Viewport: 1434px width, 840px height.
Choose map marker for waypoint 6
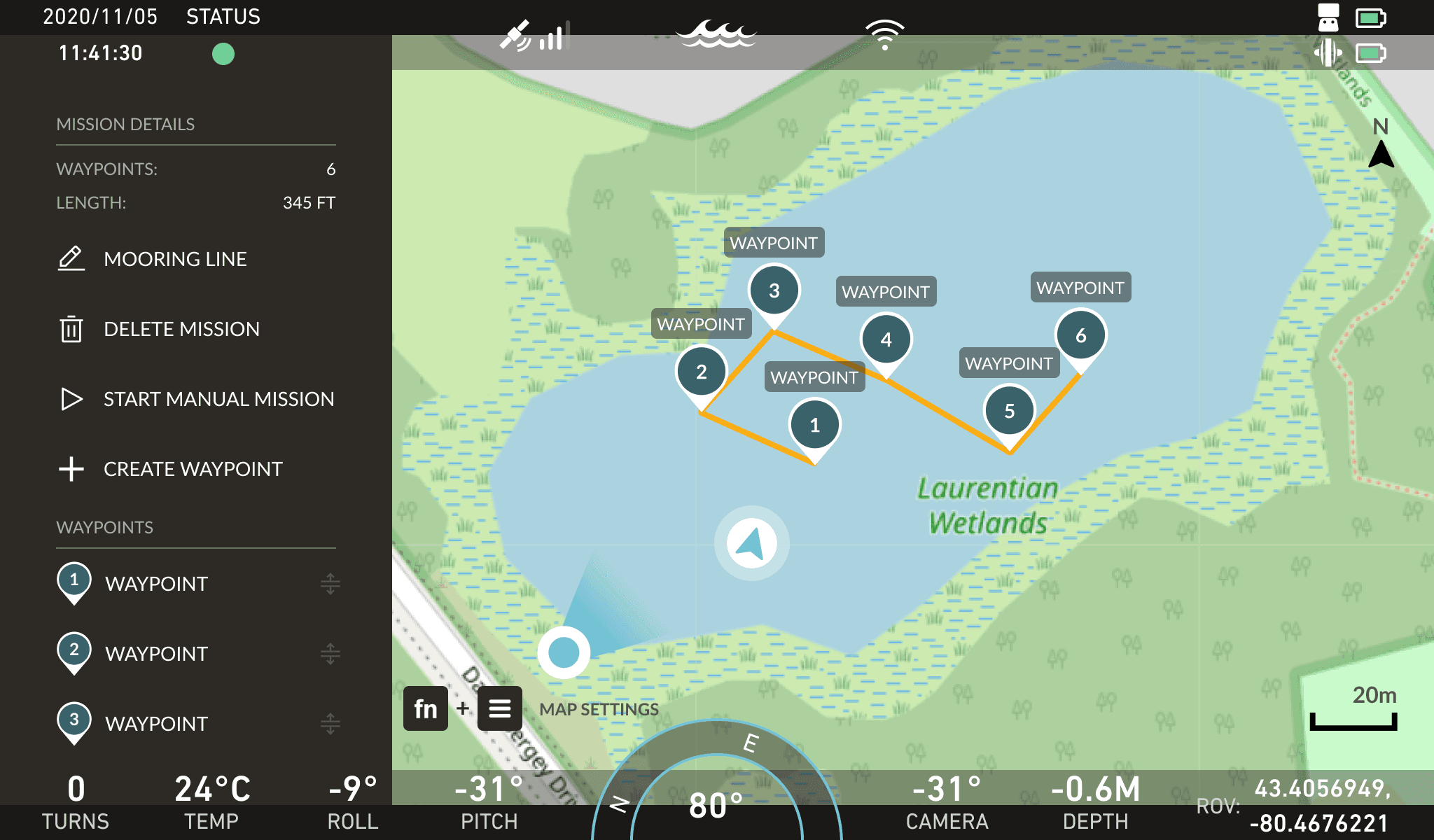click(1080, 336)
